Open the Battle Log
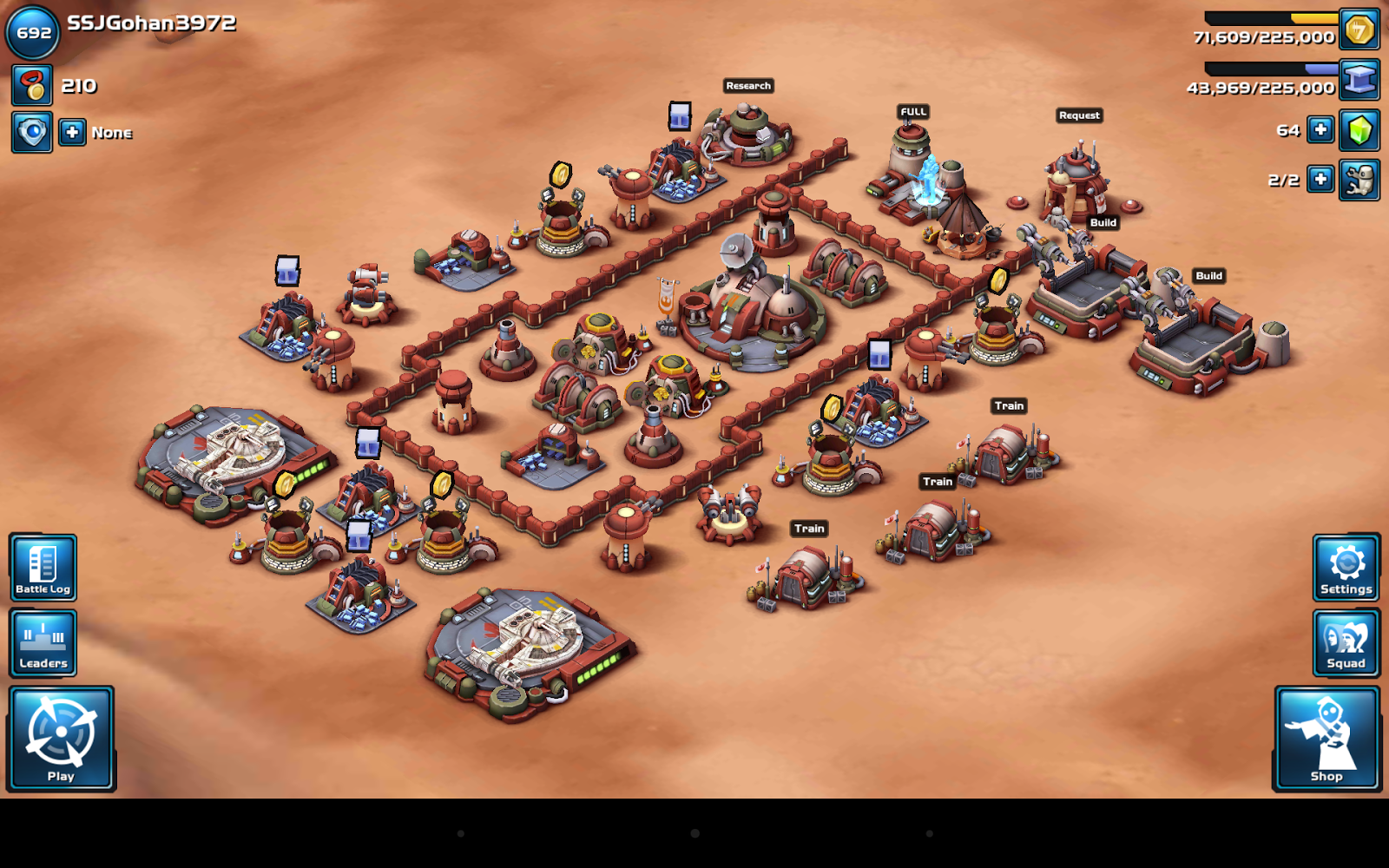This screenshot has height=868, width=1389. (43, 566)
